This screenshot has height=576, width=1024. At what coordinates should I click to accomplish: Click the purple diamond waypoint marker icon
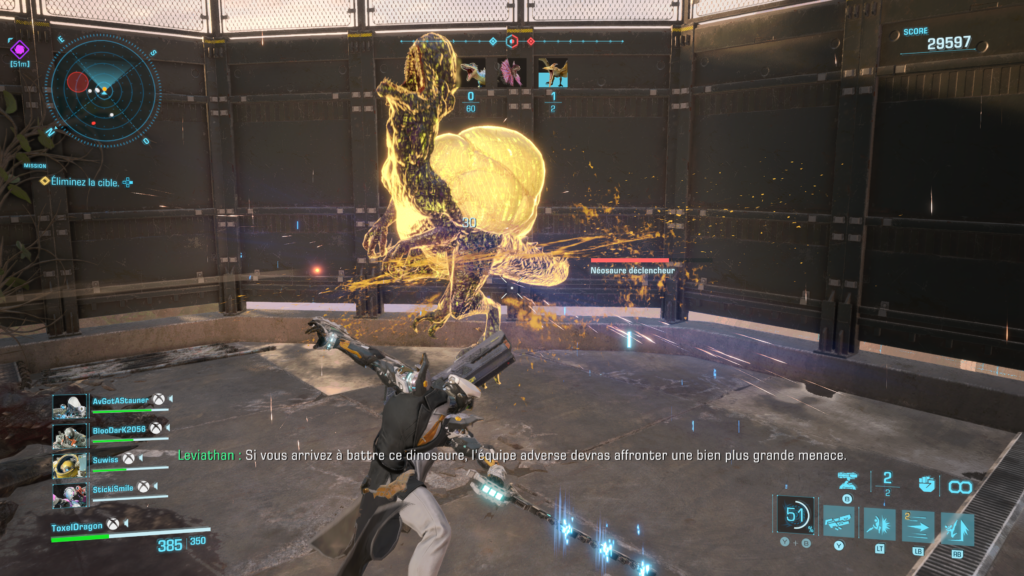20,47
